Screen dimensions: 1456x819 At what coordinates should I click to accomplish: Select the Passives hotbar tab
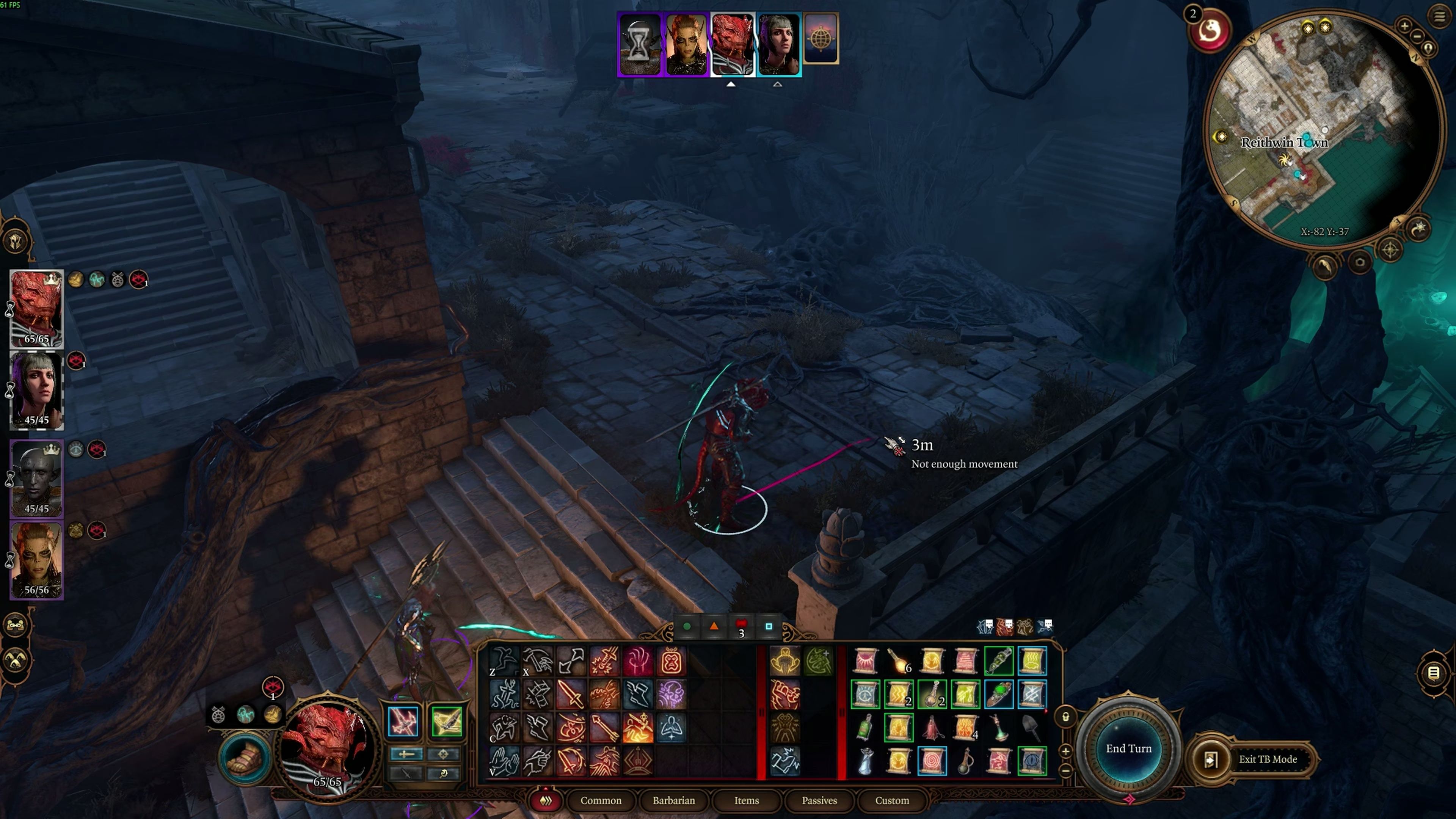click(819, 800)
